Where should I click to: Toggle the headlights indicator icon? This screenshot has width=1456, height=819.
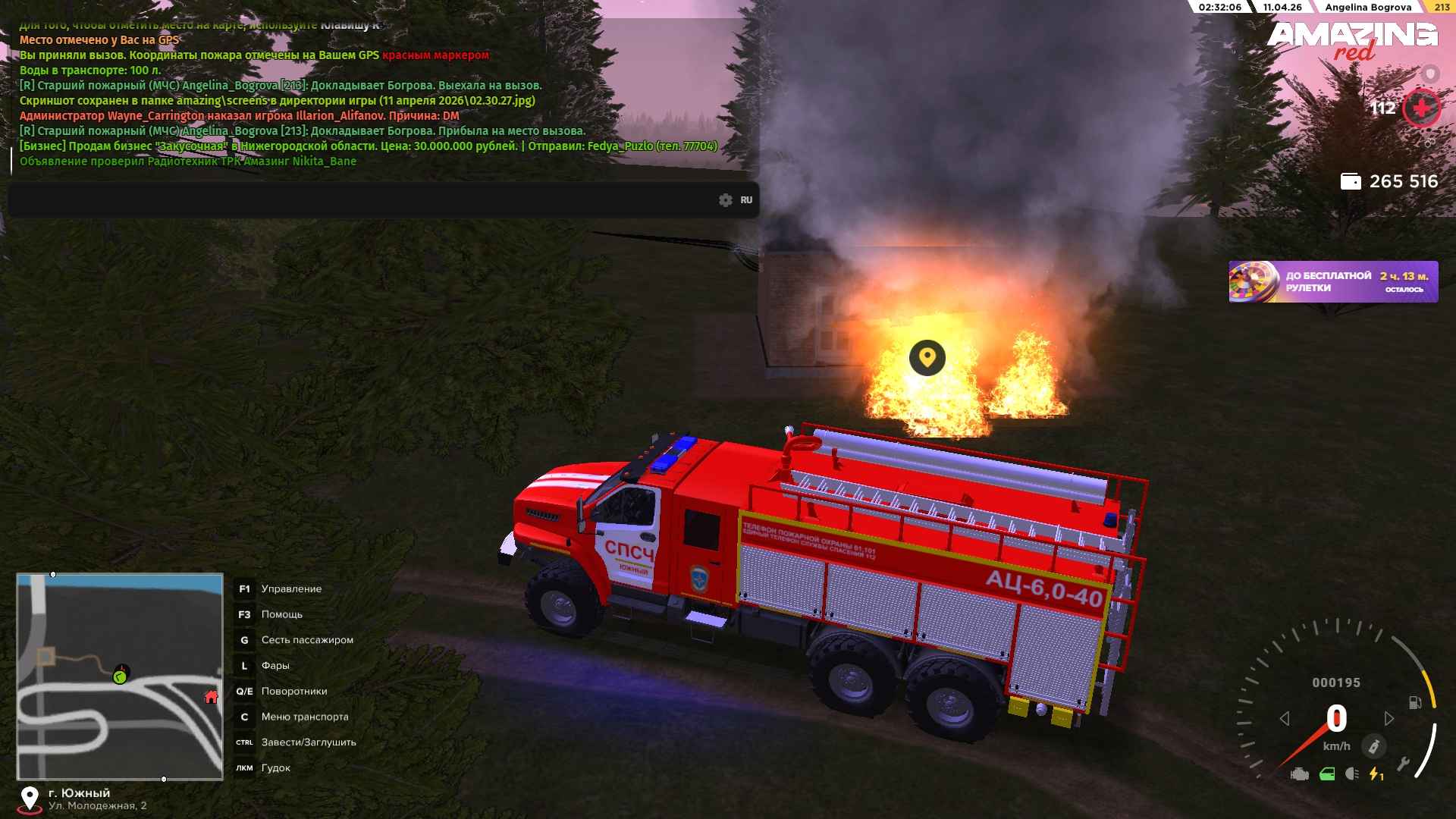tap(1352, 774)
